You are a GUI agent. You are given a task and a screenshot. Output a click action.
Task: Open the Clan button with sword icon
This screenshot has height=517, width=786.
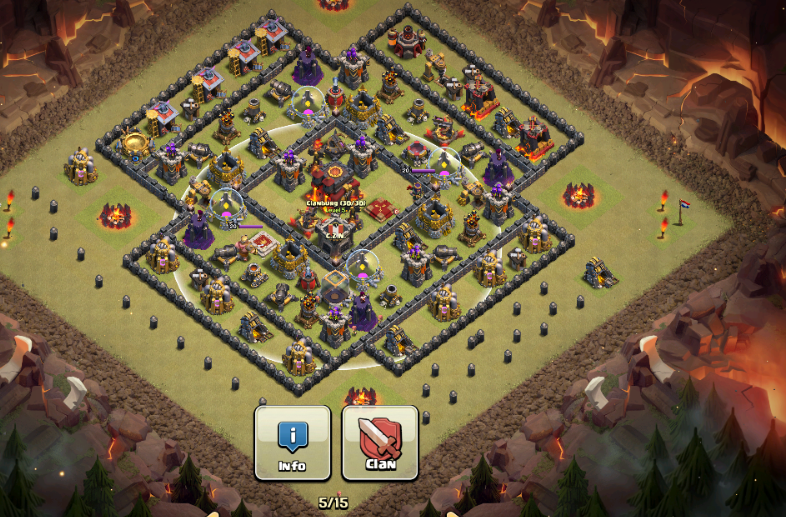[380, 442]
